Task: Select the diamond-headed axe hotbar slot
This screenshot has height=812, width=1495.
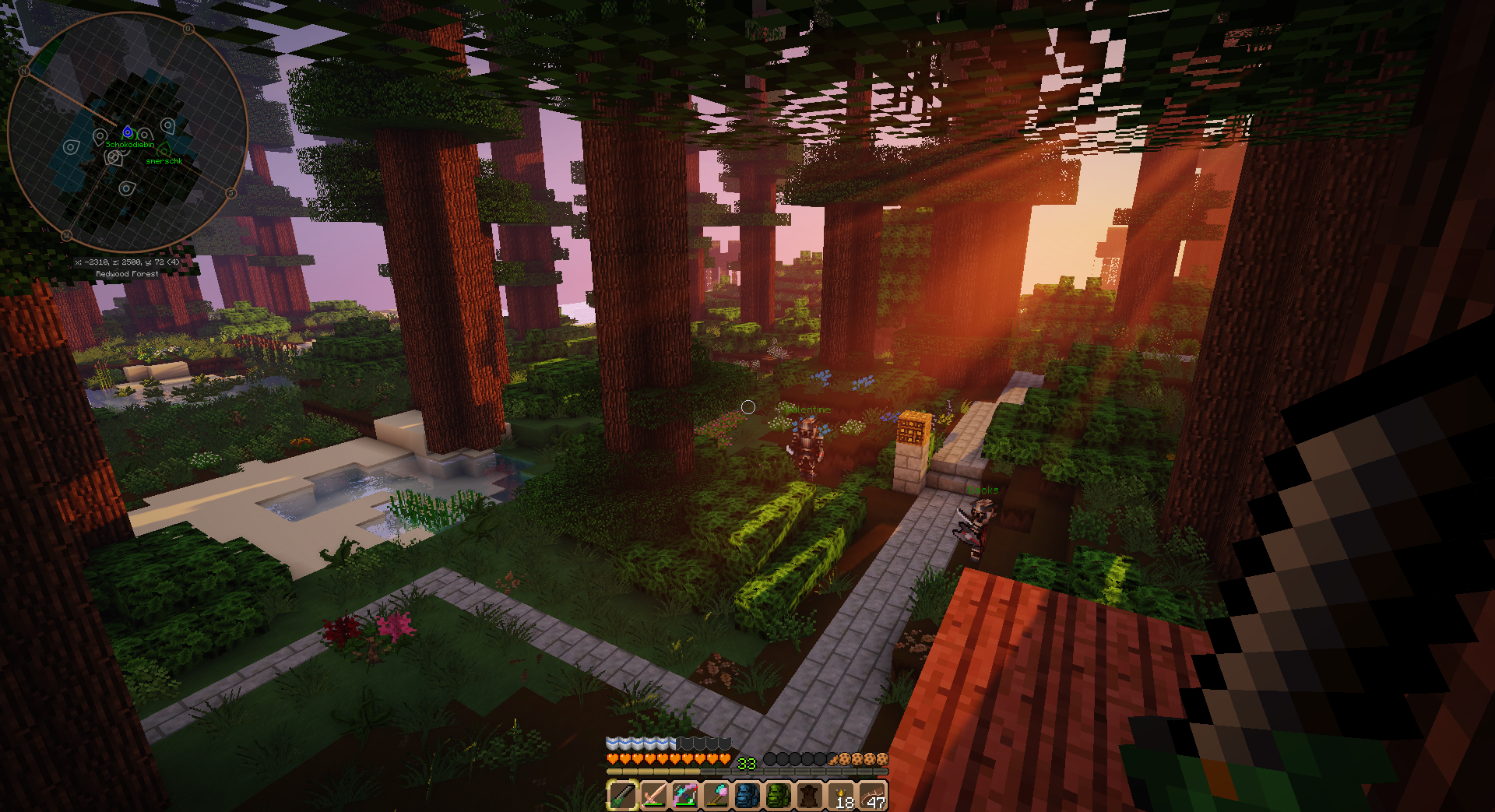Action: 716,796
